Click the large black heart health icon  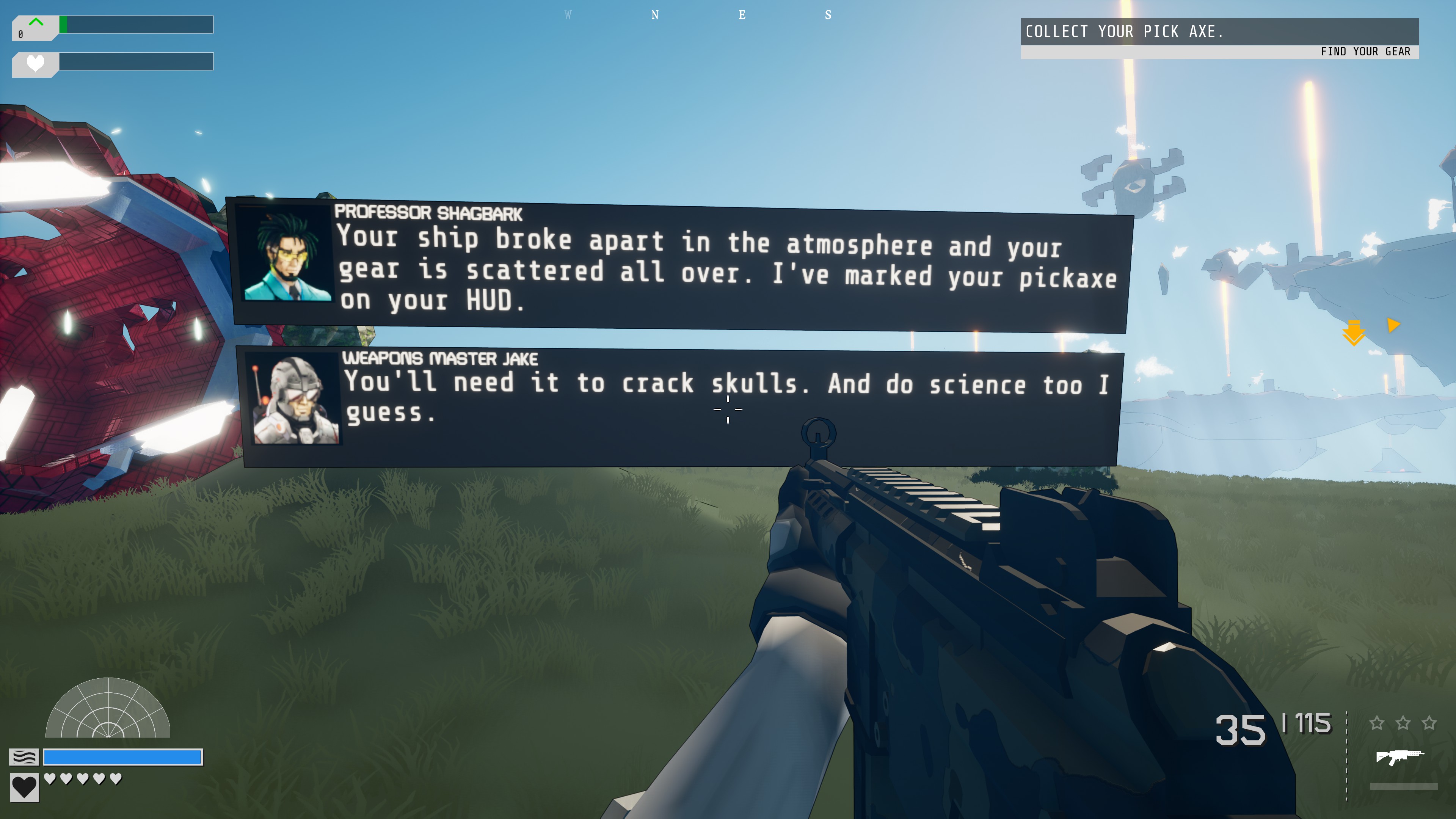point(24,787)
